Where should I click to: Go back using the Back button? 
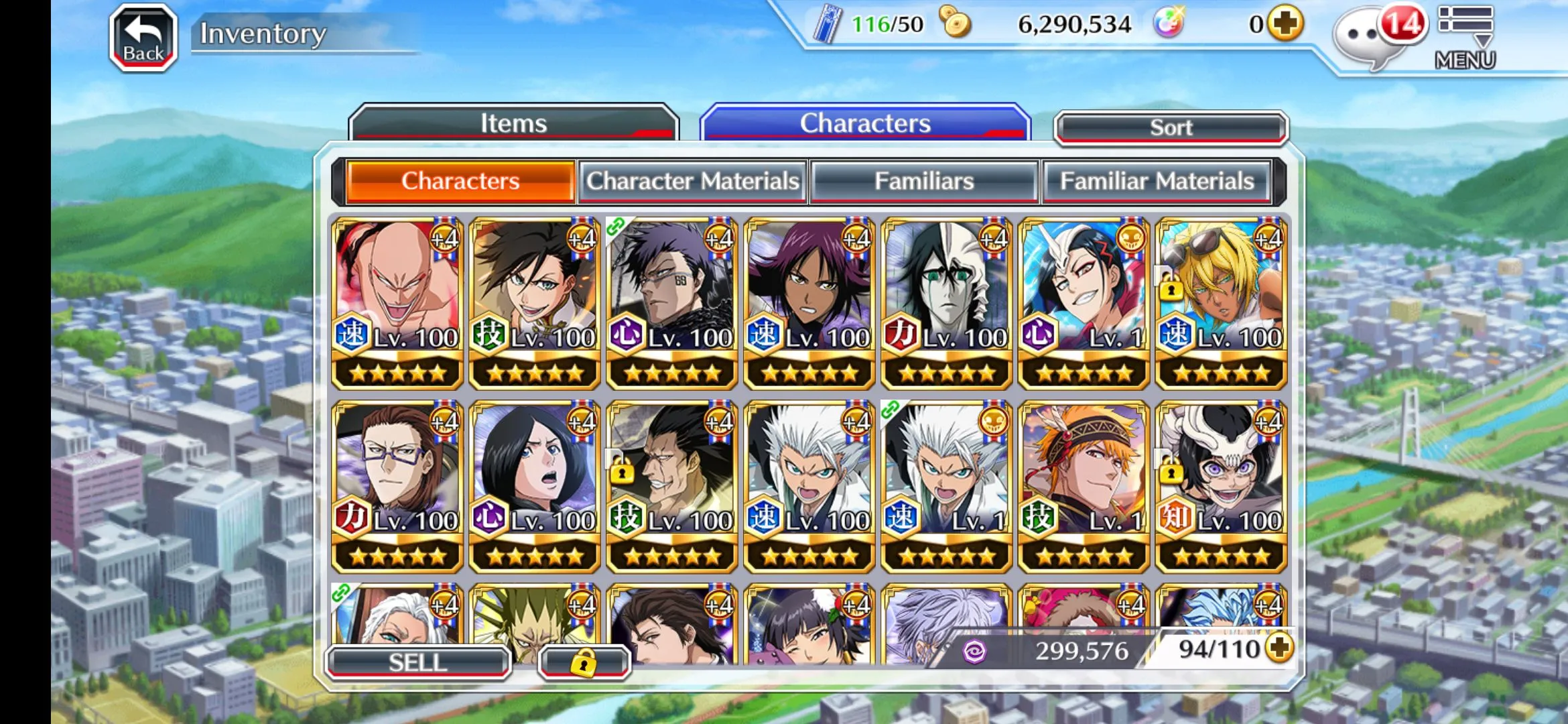pyautogui.click(x=143, y=38)
